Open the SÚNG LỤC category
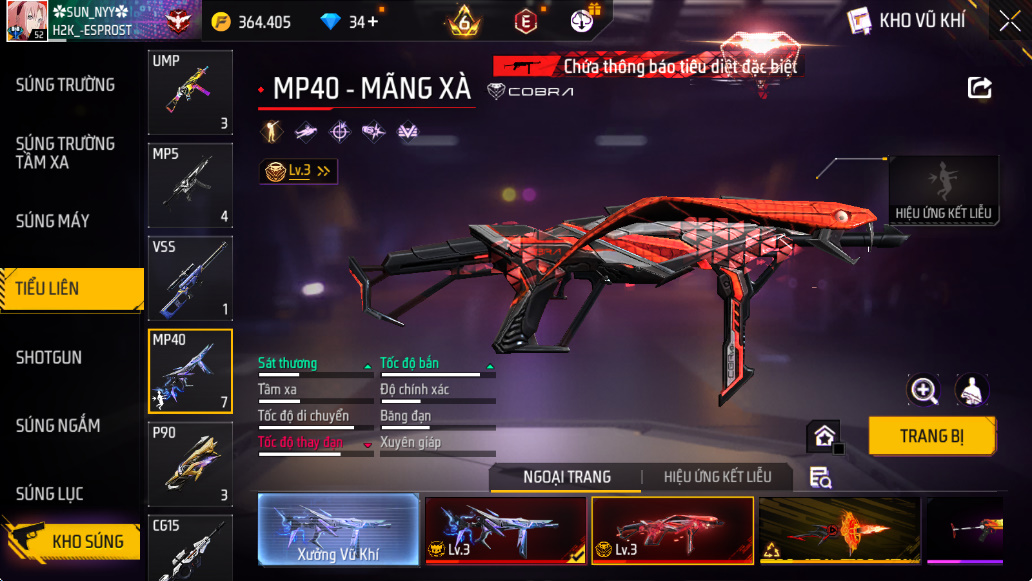The height and width of the screenshot is (581, 1032). pos(50,494)
